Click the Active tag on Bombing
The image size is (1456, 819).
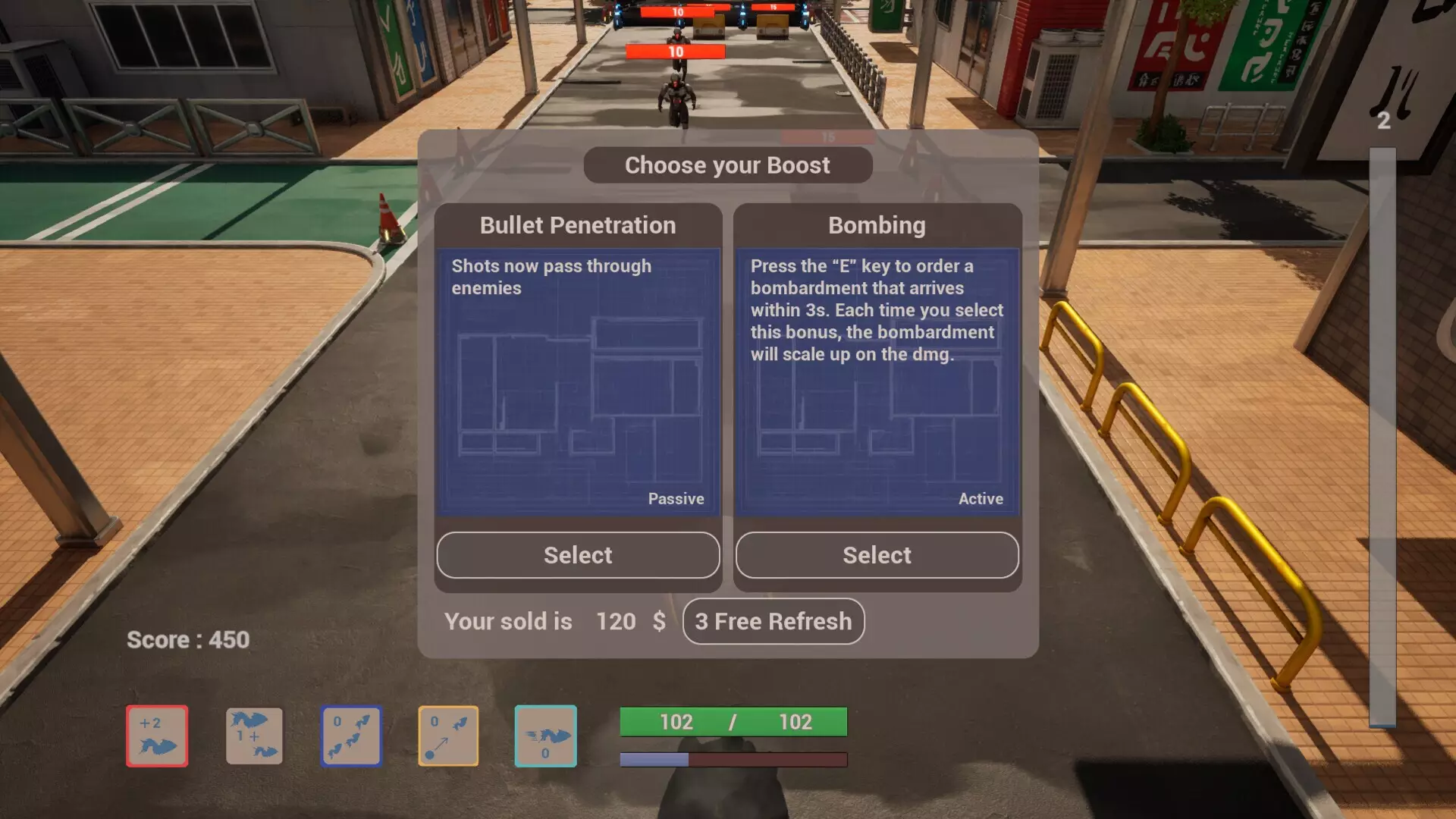click(981, 498)
